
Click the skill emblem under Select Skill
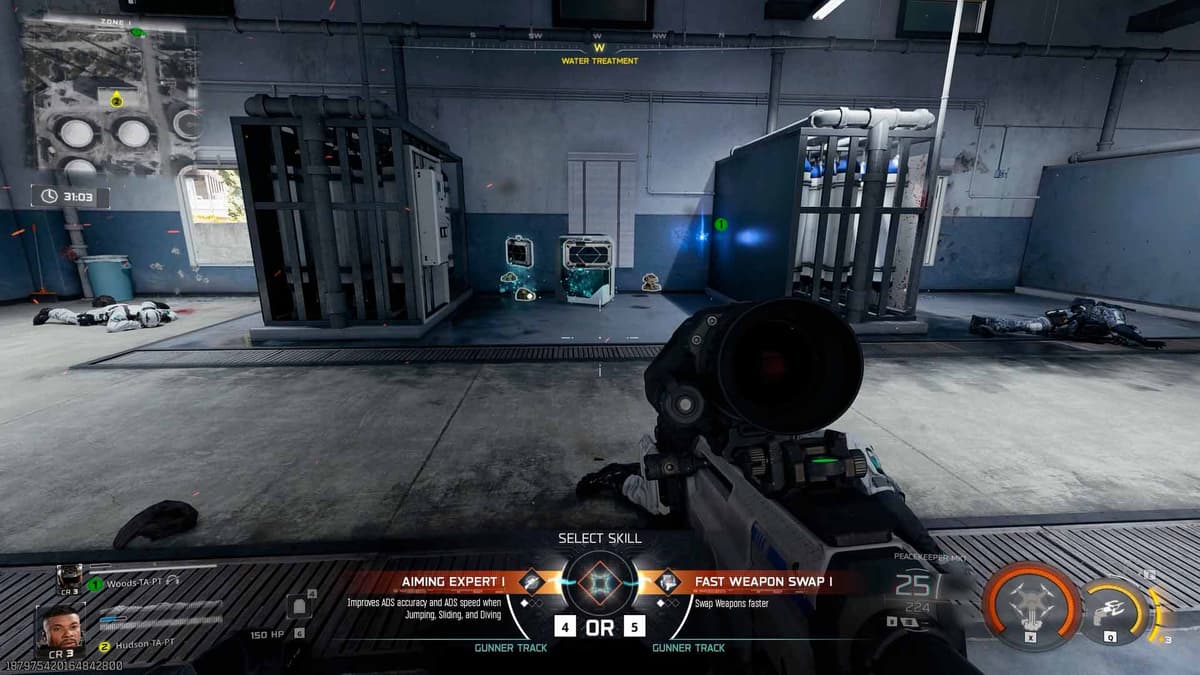(x=599, y=582)
